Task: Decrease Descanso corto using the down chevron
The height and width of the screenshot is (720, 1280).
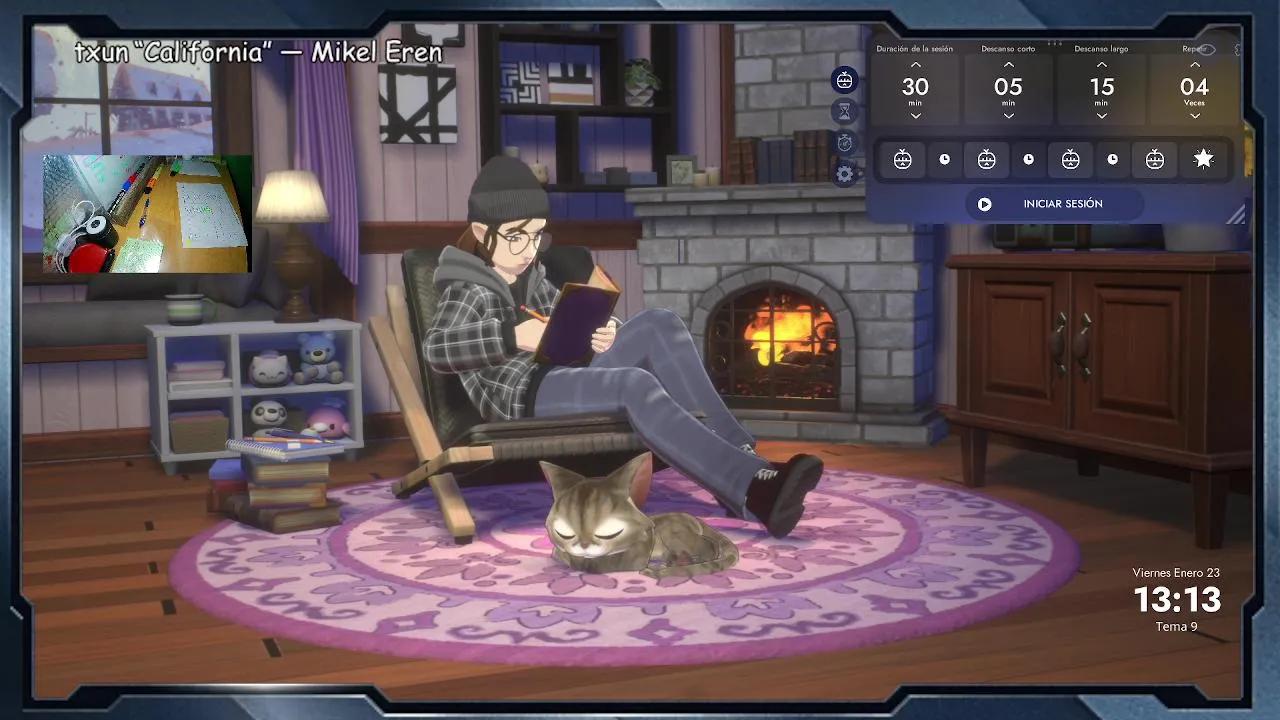Action: (x=1008, y=117)
